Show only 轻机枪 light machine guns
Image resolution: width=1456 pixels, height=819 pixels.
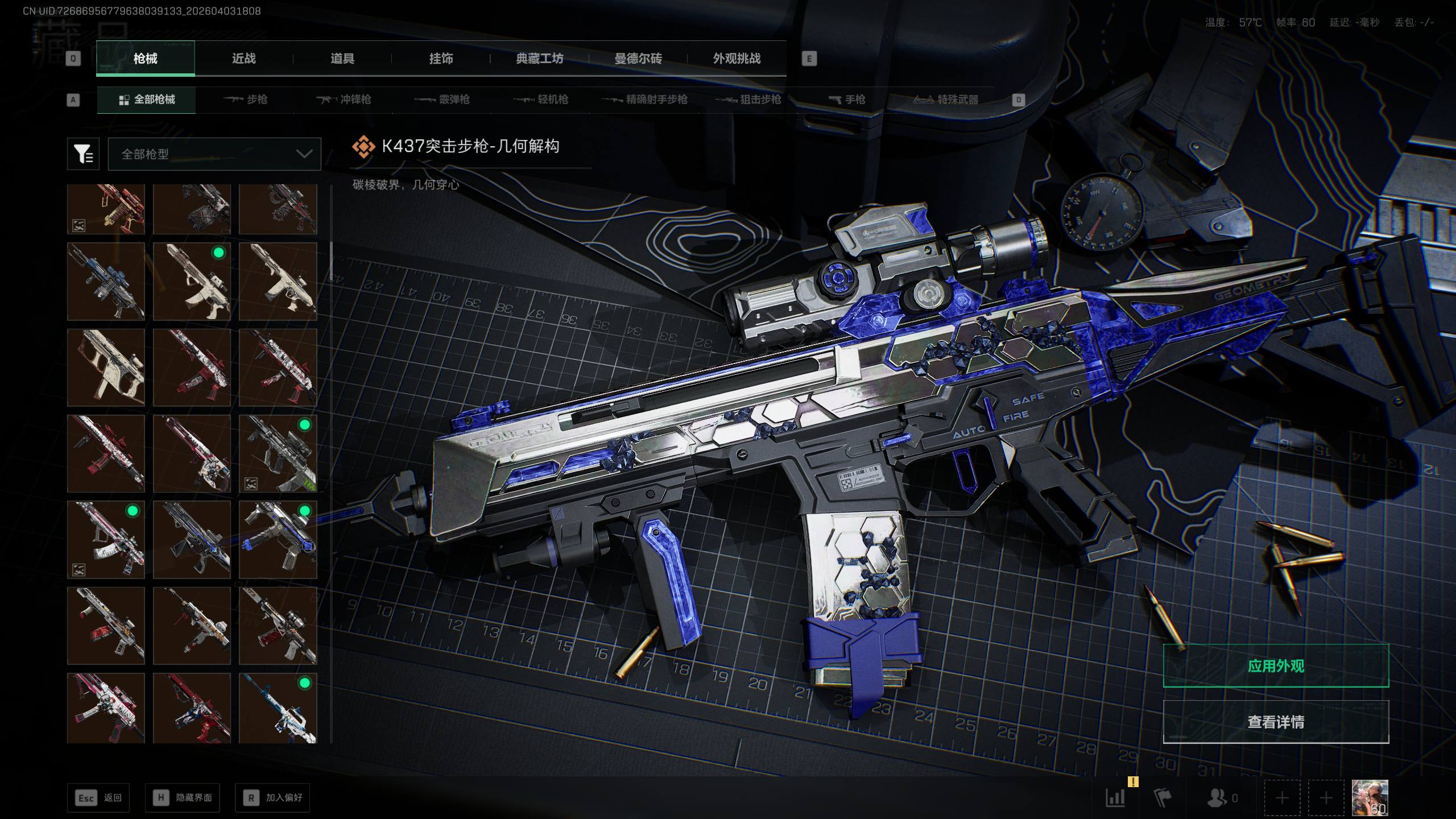(541, 100)
